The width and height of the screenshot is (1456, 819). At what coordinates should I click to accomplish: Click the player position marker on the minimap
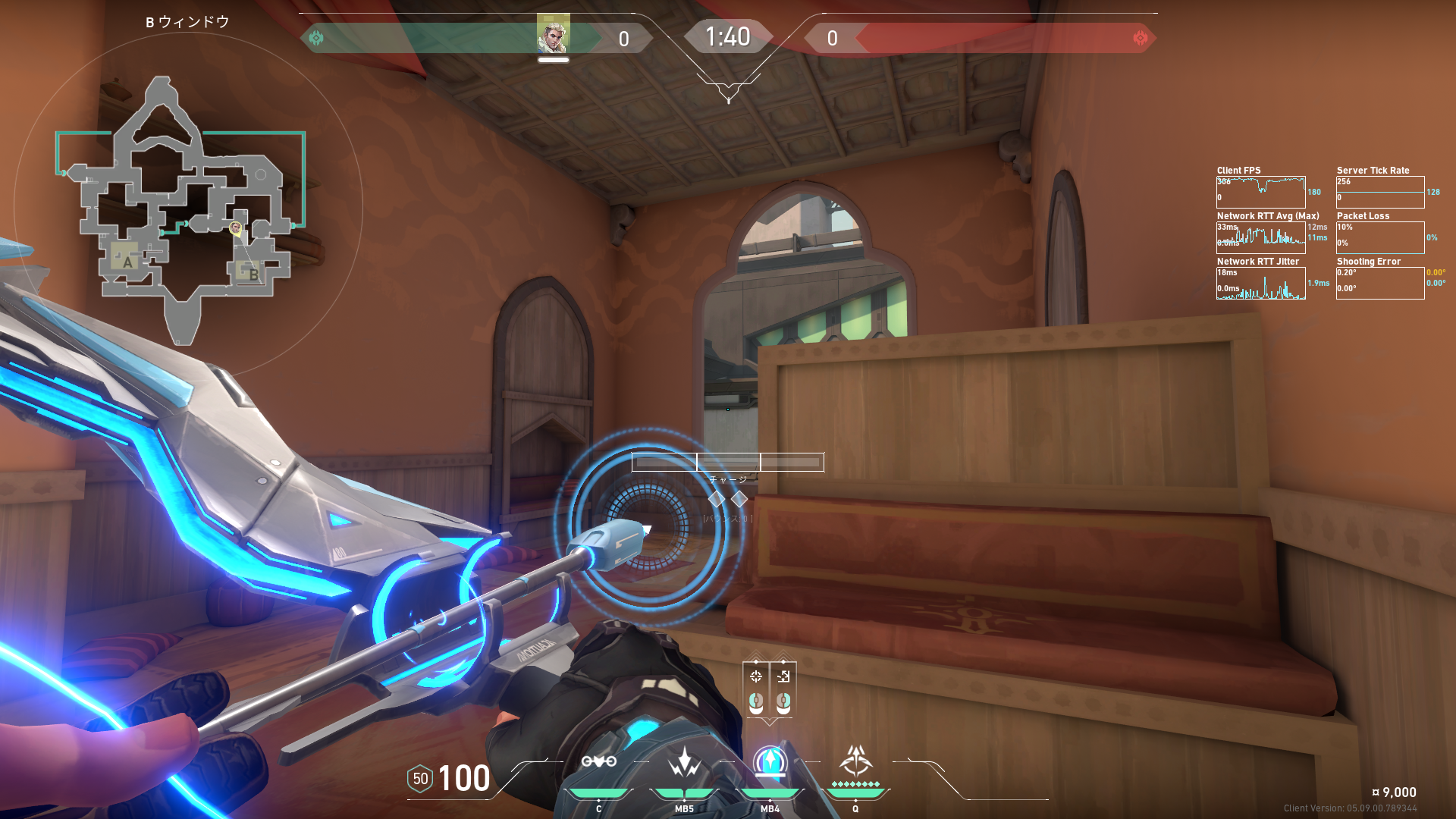pyautogui.click(x=236, y=227)
